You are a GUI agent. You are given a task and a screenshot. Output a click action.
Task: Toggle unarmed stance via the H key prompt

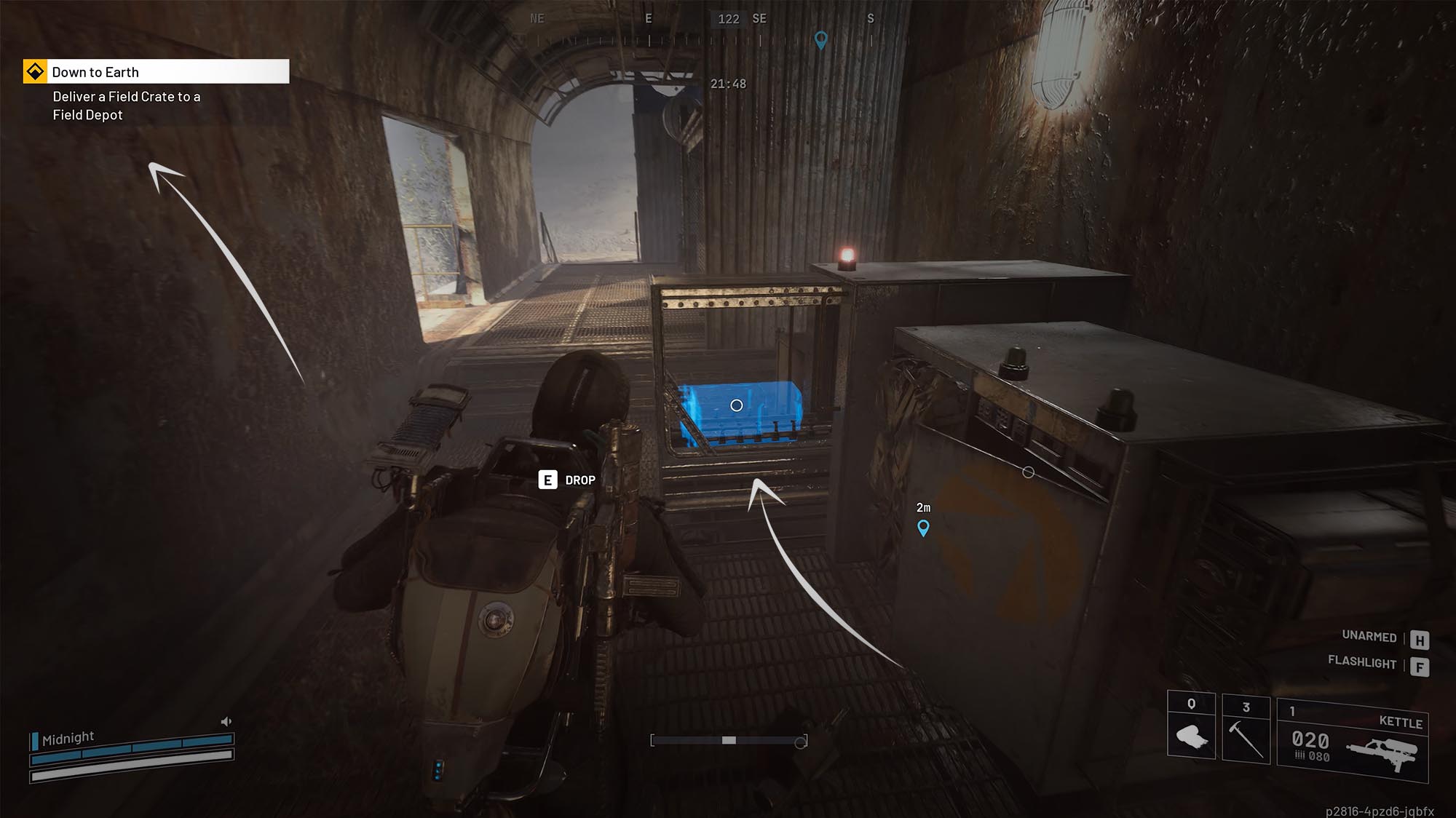tap(1418, 638)
